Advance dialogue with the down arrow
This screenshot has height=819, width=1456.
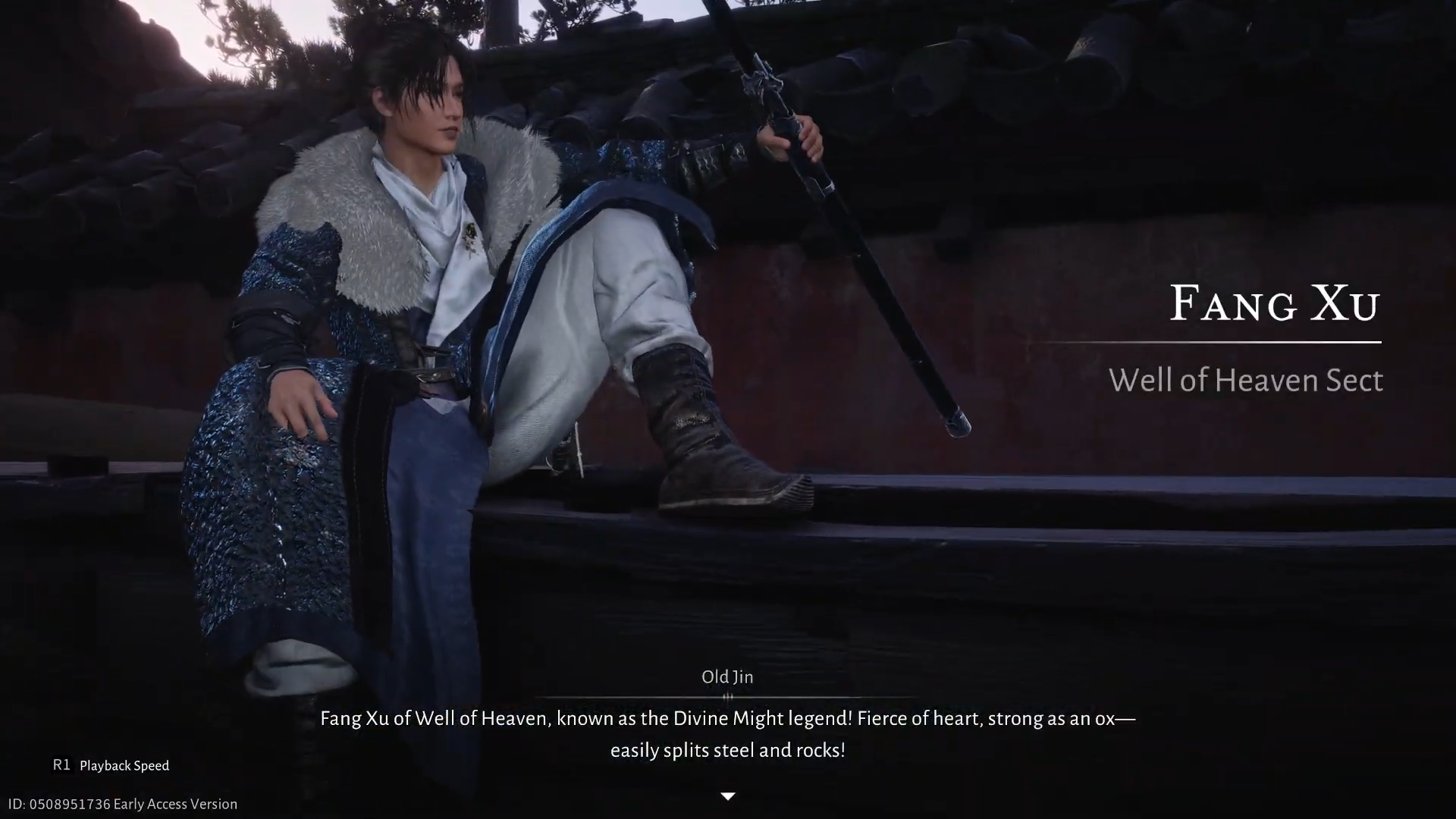click(727, 796)
